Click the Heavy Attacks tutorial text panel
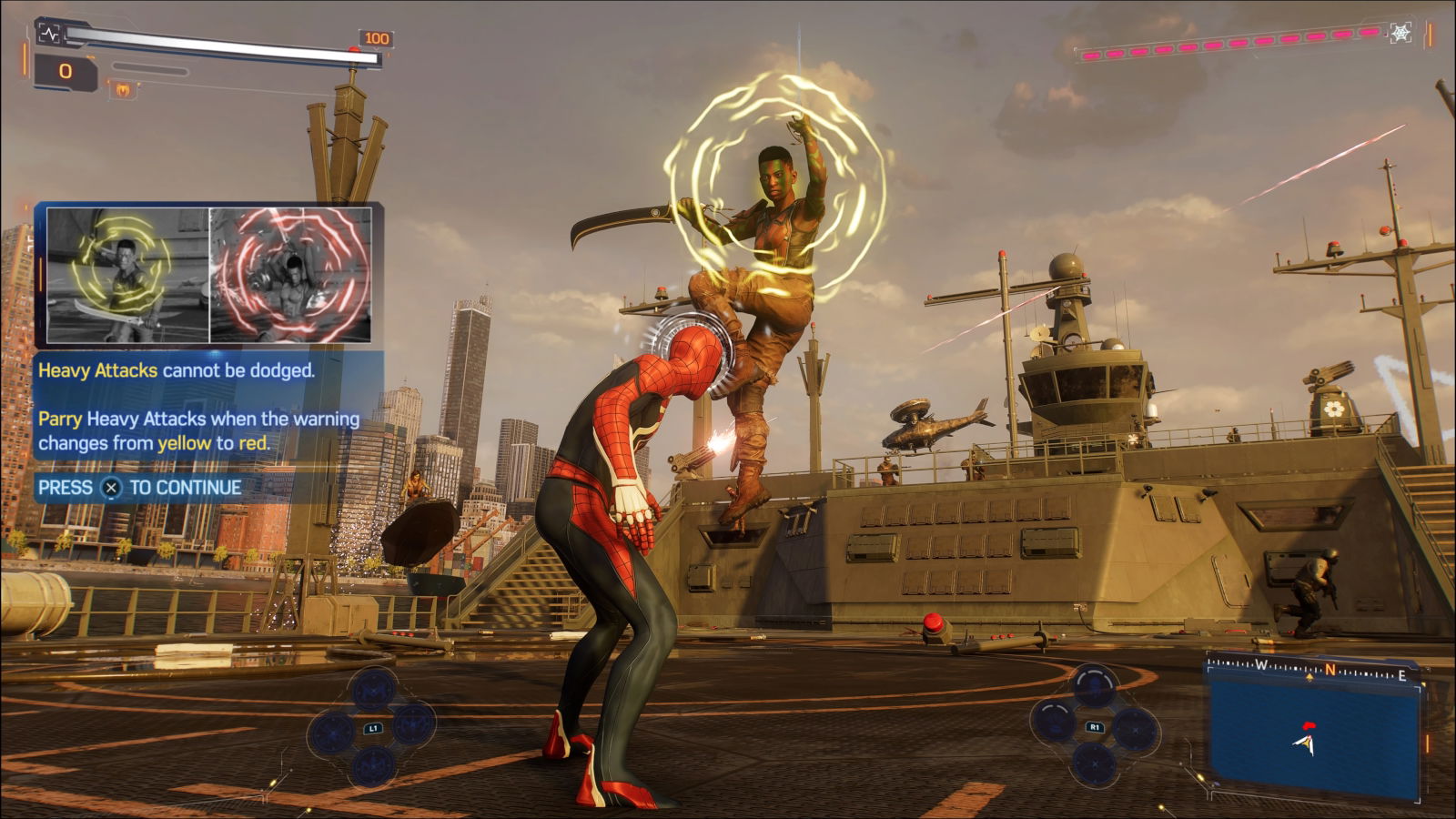The image size is (1456, 819). click(207, 407)
